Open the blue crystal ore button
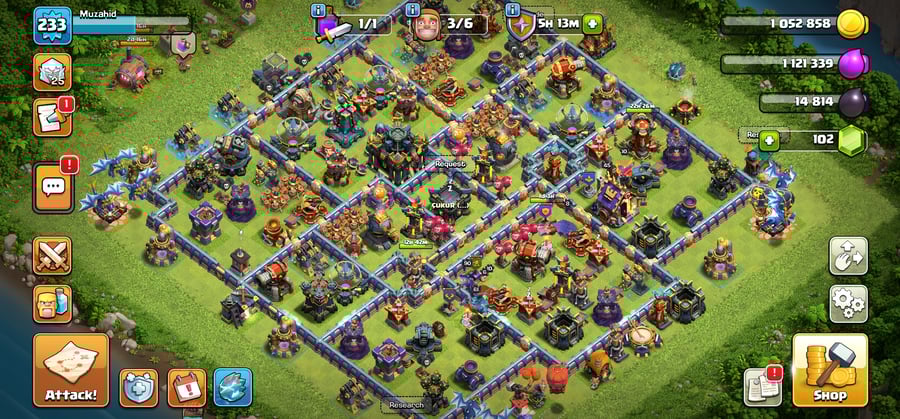Screen dimensions: 900x419 tap(232, 387)
